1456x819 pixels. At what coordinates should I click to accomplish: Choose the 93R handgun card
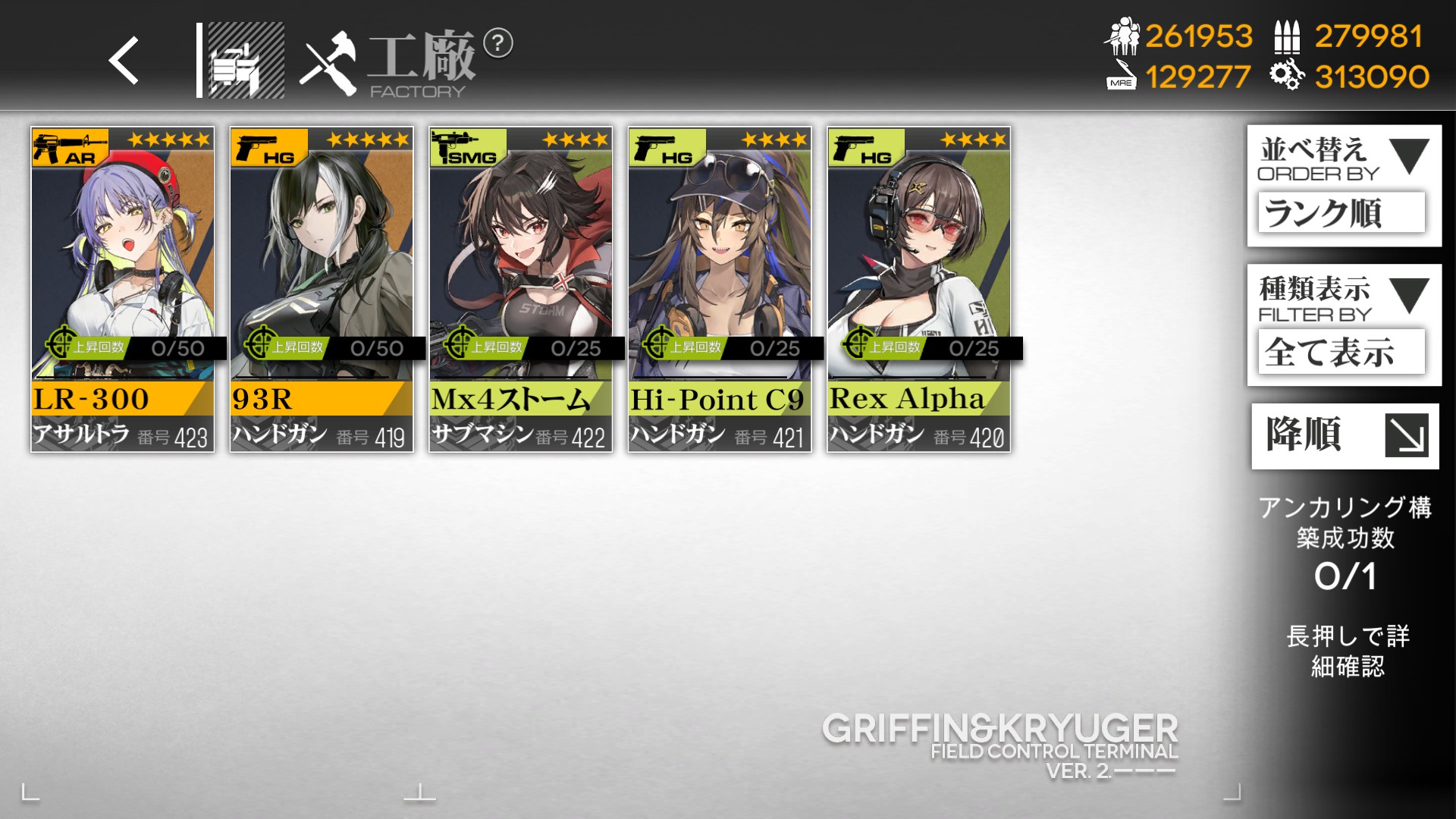(x=322, y=290)
